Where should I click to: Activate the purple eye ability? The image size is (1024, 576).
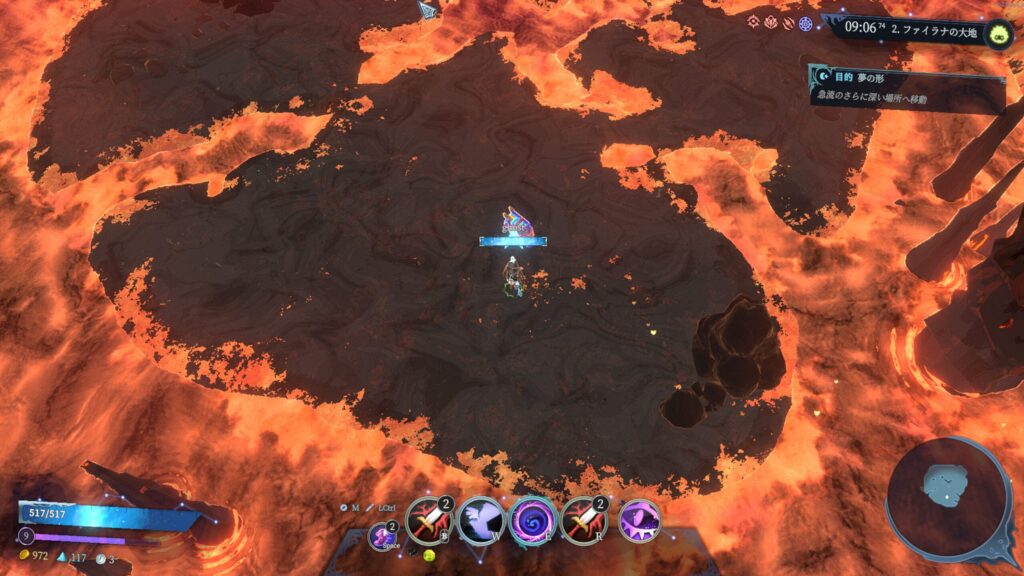tap(637, 521)
